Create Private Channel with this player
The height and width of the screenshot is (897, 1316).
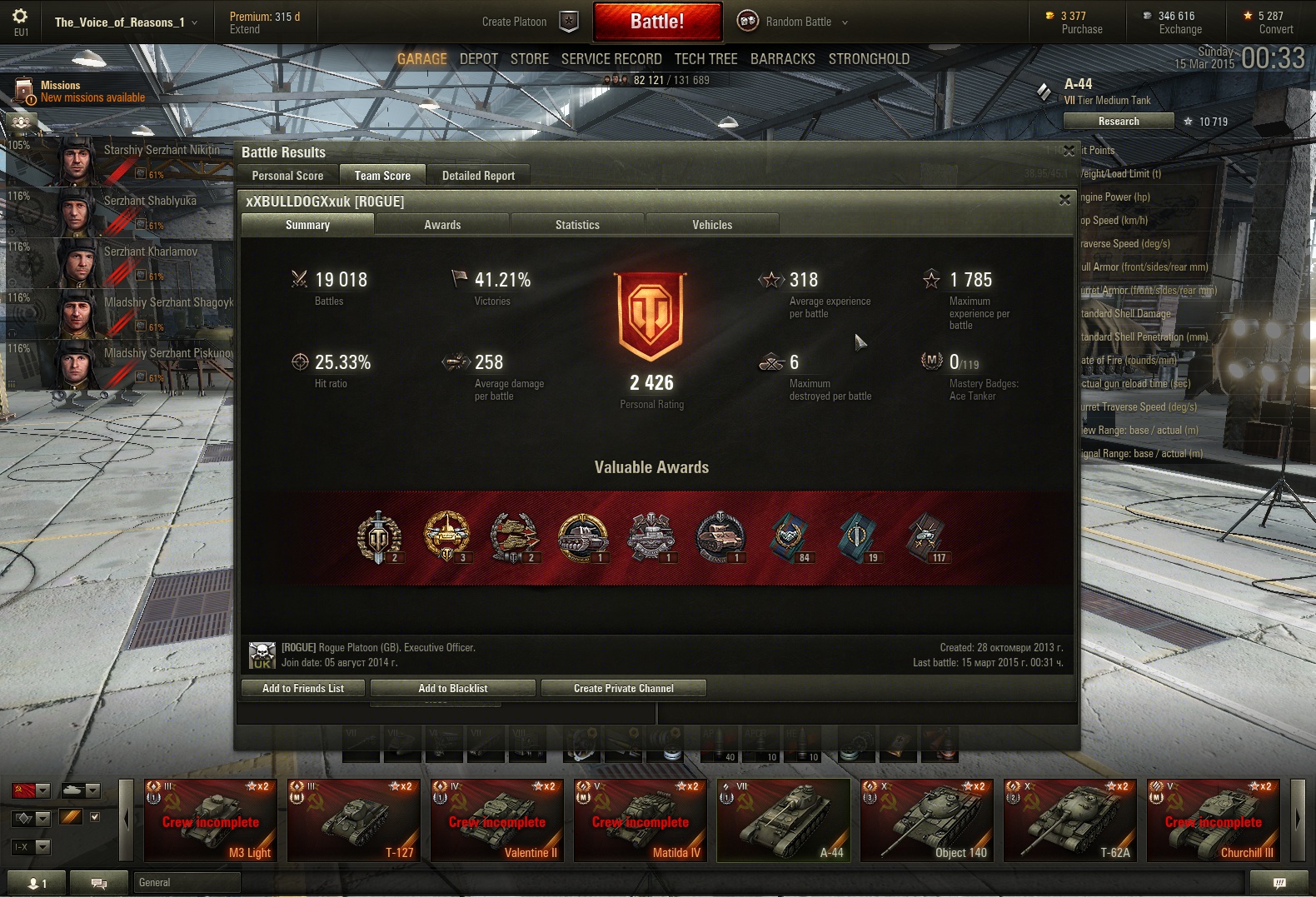pos(623,688)
